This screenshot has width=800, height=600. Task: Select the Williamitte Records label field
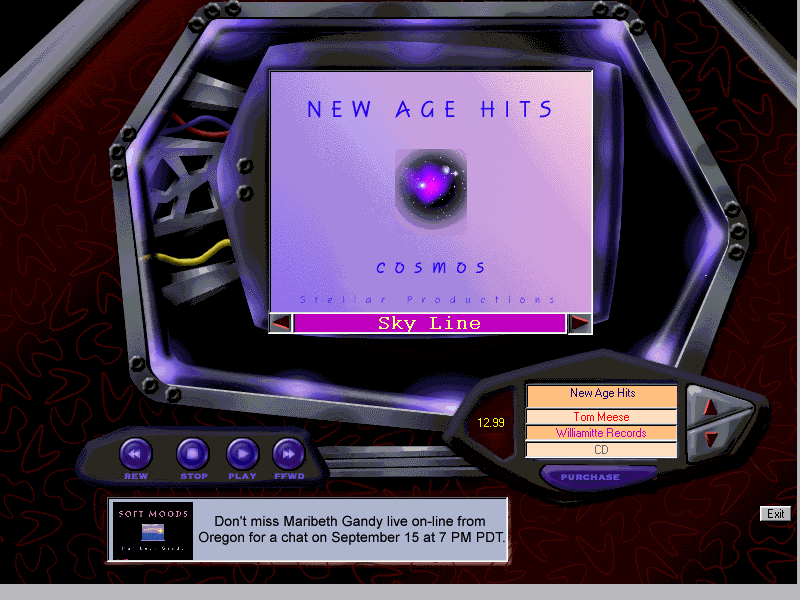click(x=602, y=433)
